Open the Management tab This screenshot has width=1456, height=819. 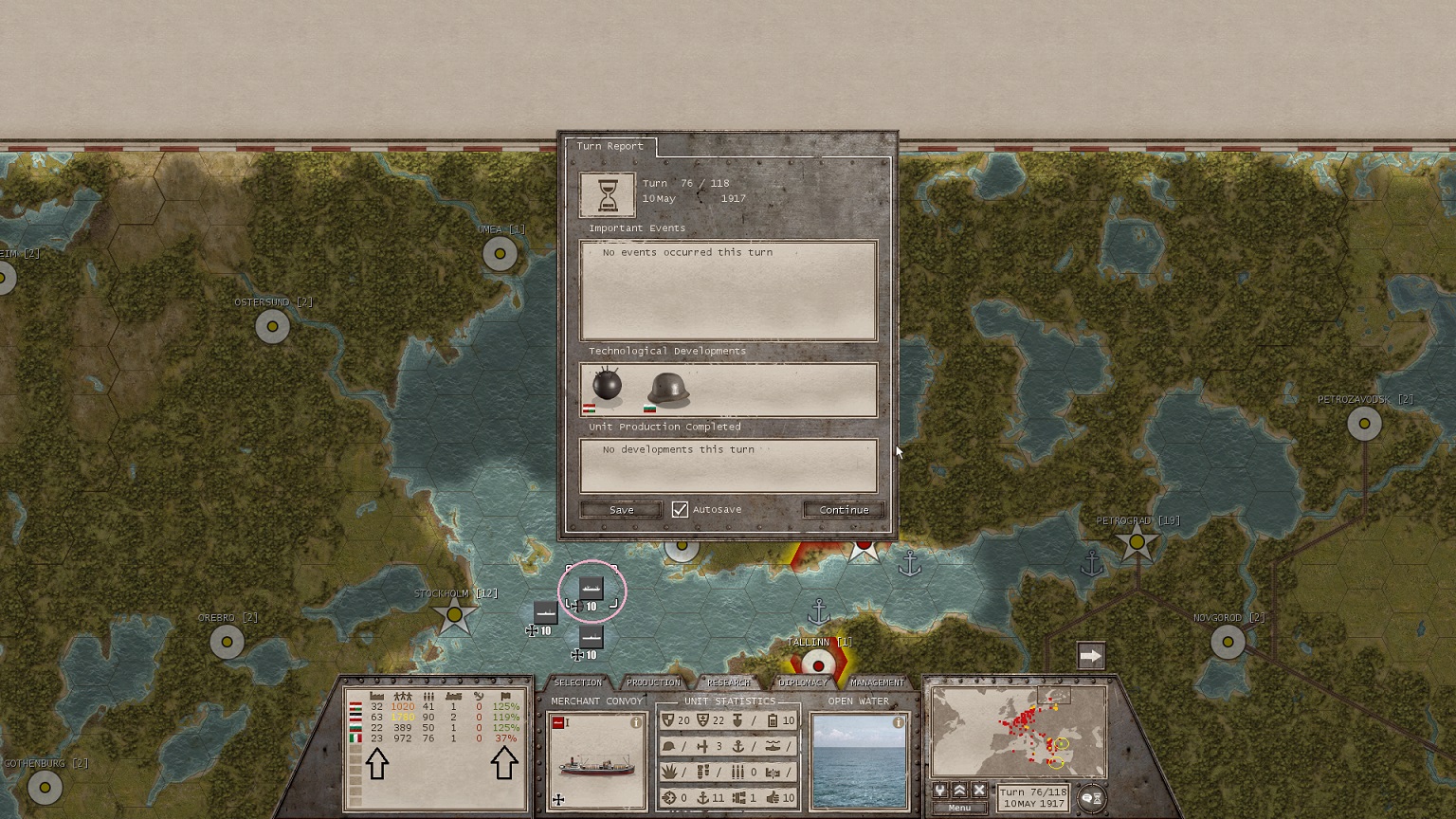coord(877,682)
